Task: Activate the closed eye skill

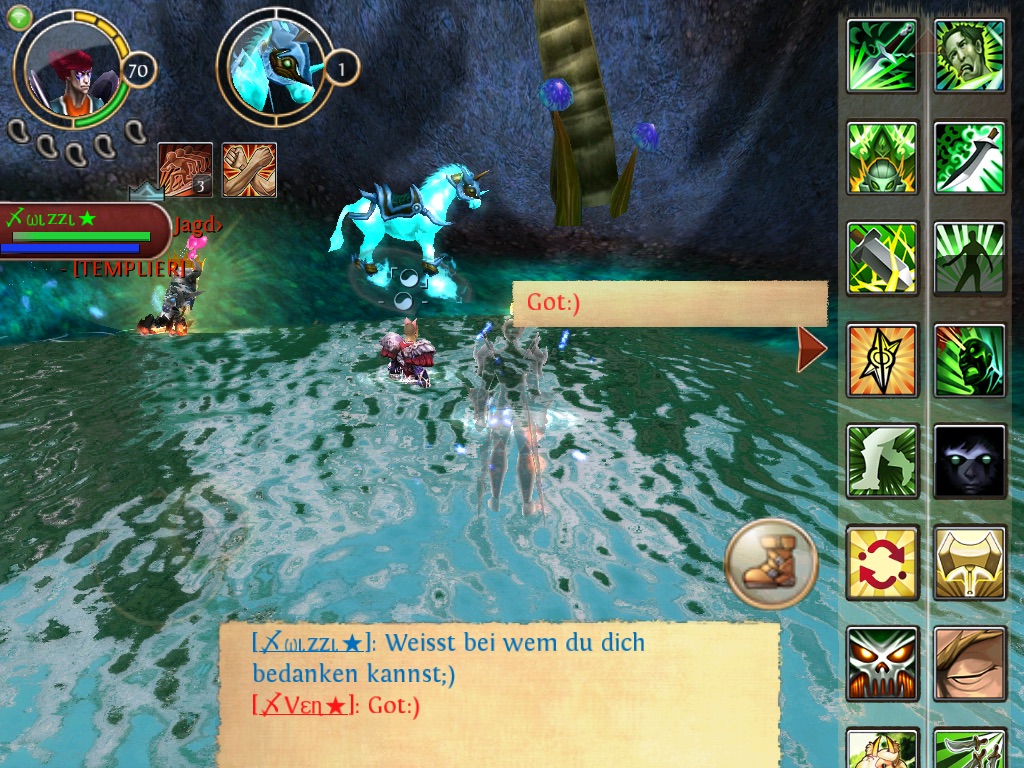Action: coord(969,663)
